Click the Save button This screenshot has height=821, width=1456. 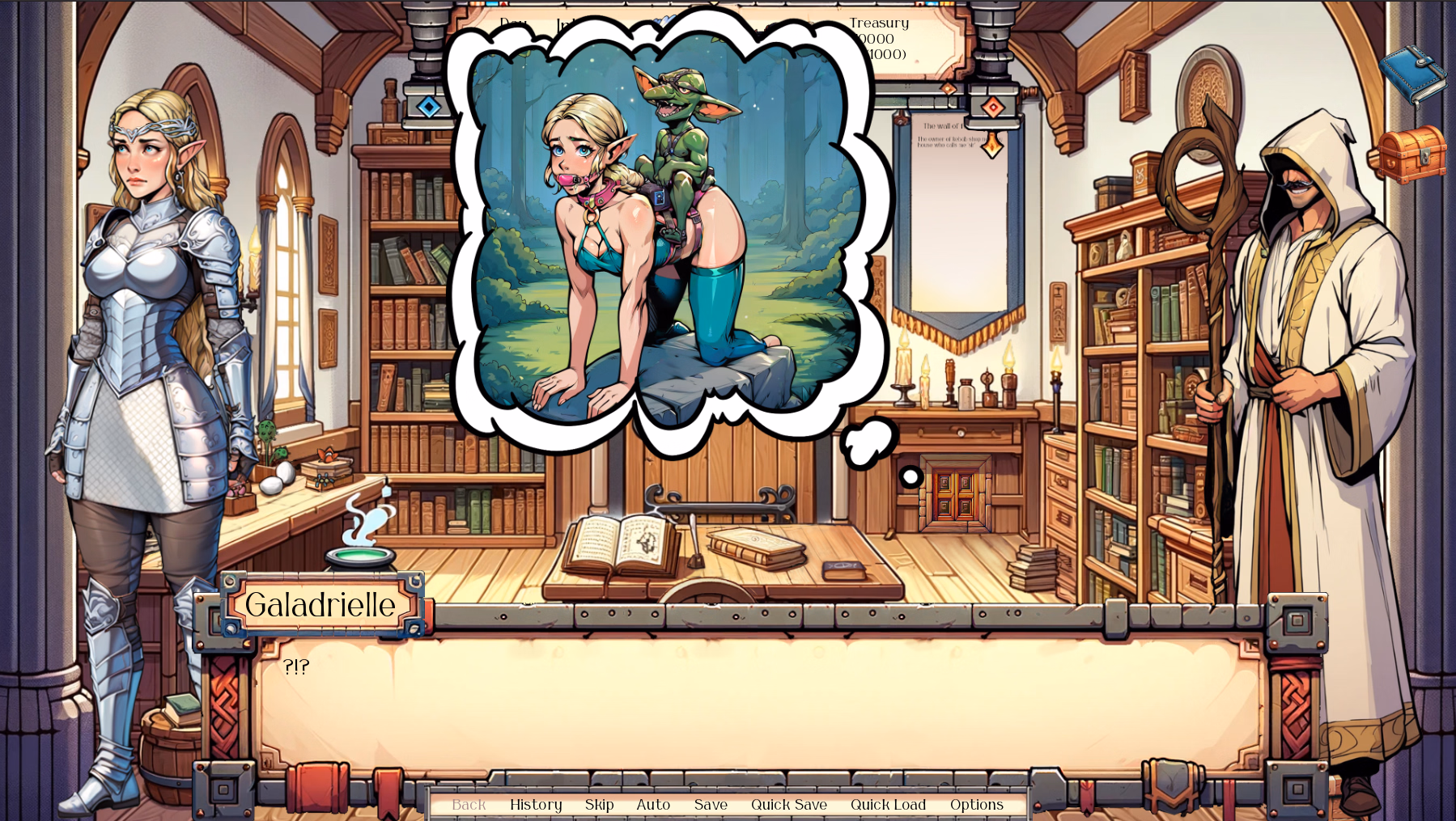[x=710, y=805]
